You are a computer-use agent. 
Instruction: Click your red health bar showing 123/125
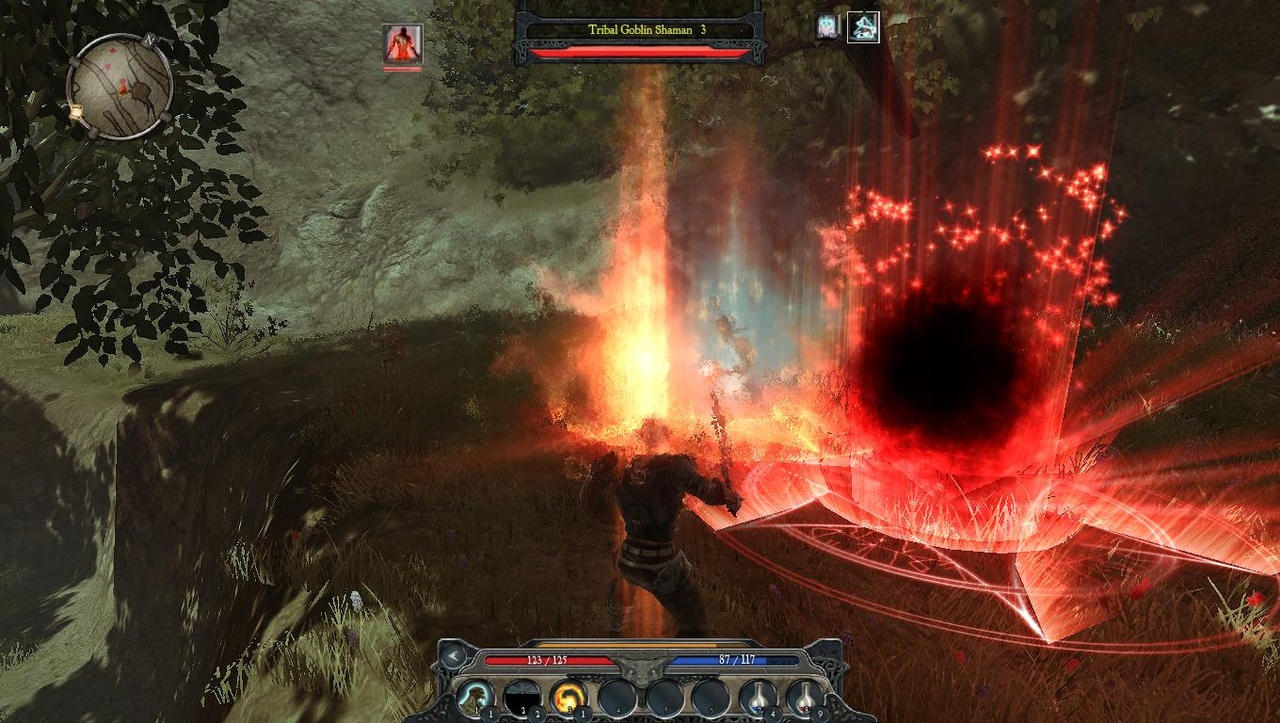pyautogui.click(x=547, y=659)
